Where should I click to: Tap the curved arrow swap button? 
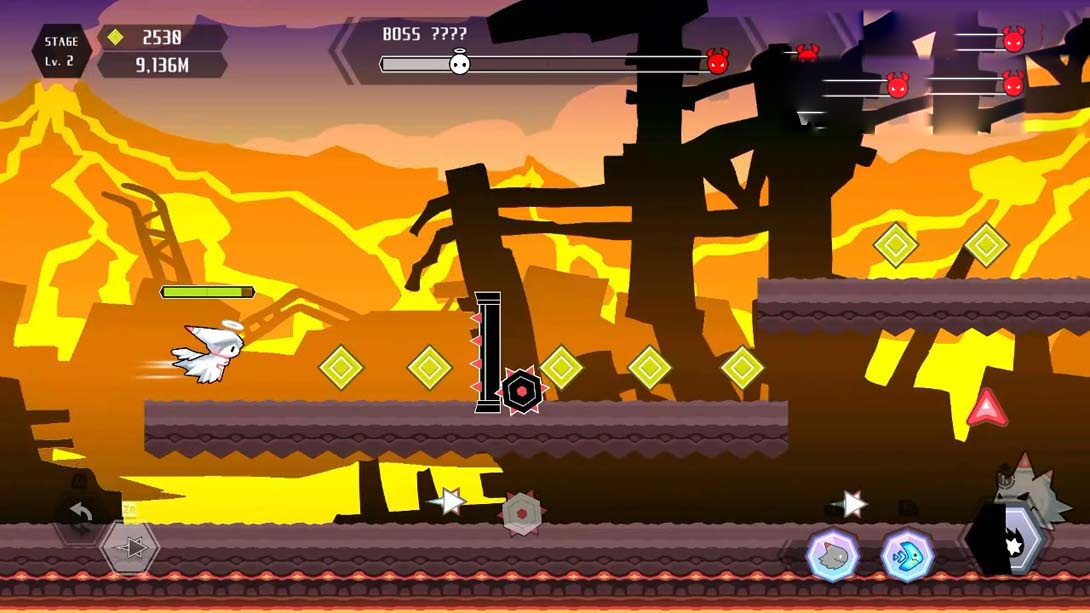point(80,515)
